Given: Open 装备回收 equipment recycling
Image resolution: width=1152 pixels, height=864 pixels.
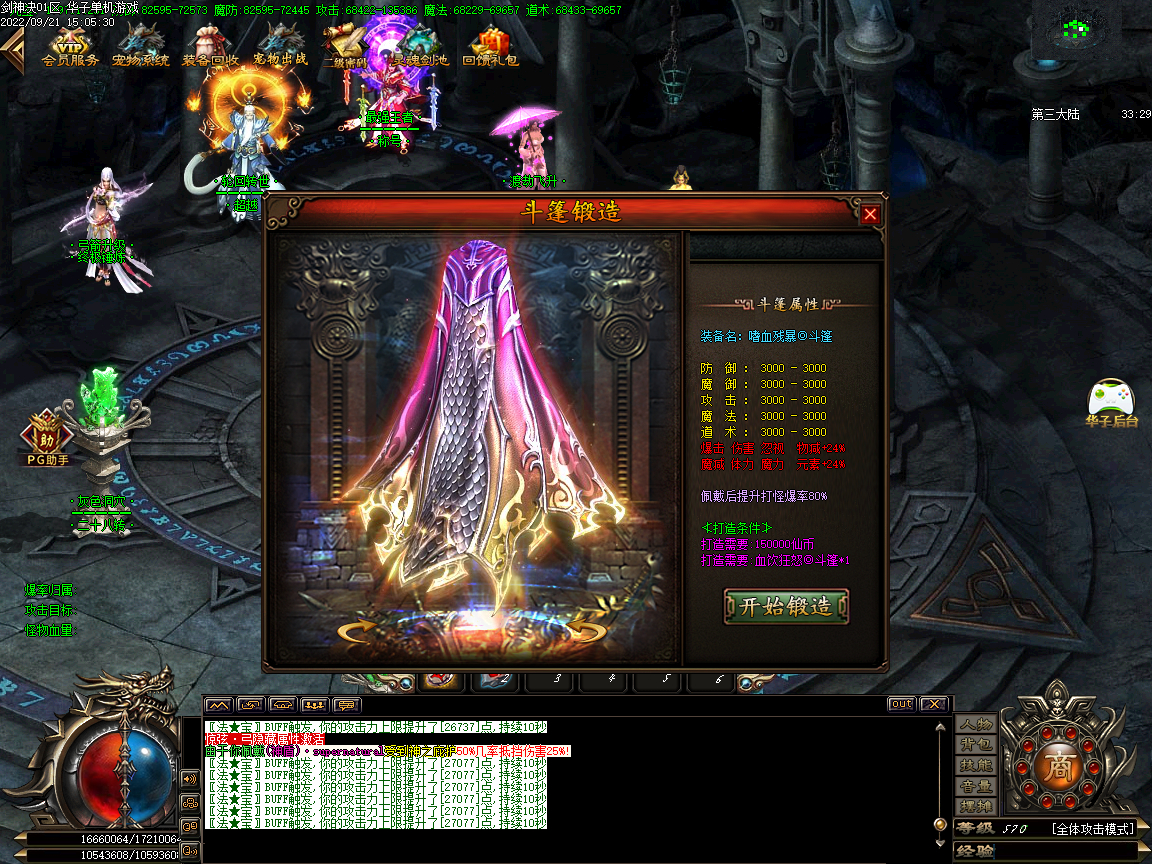Looking at the screenshot, I should click(210, 47).
